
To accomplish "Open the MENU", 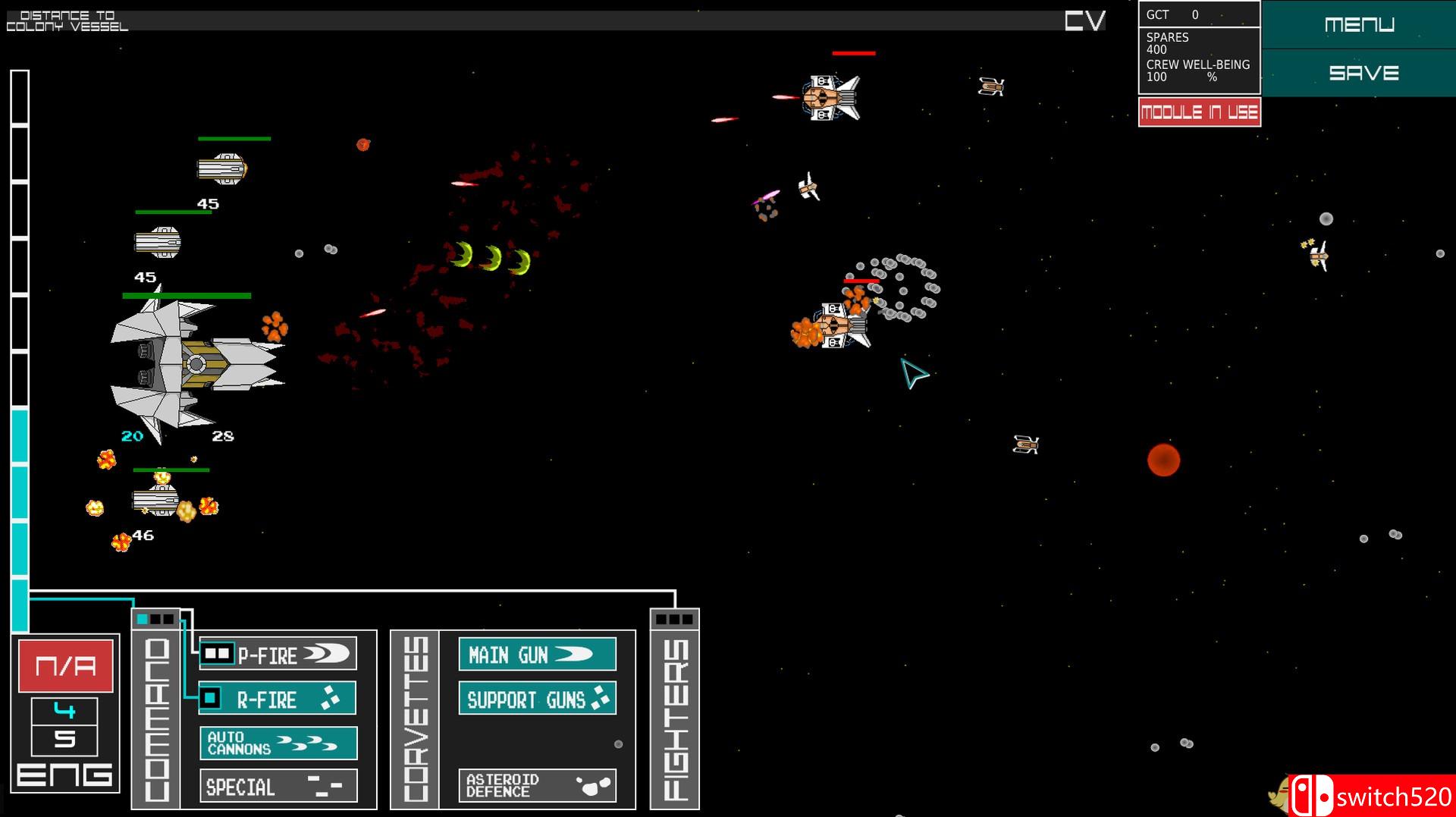I will pyautogui.click(x=1360, y=24).
